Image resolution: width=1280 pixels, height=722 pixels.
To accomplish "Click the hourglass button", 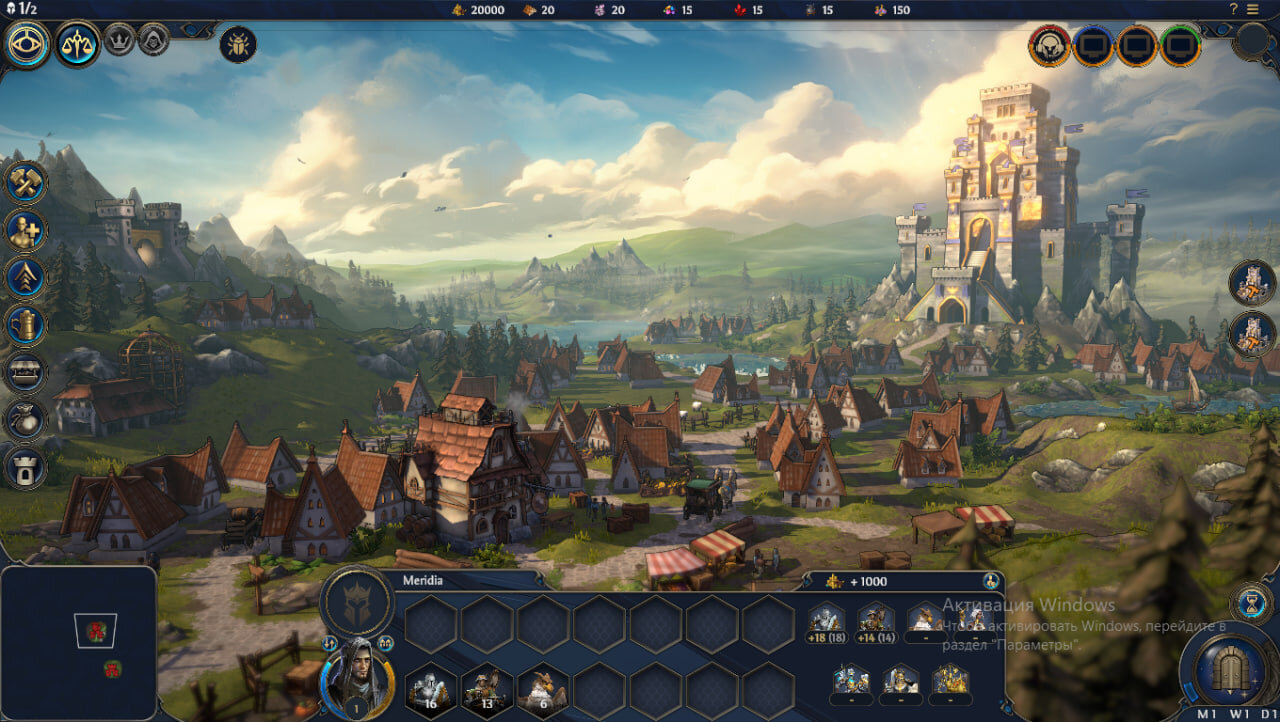I will click(1251, 604).
